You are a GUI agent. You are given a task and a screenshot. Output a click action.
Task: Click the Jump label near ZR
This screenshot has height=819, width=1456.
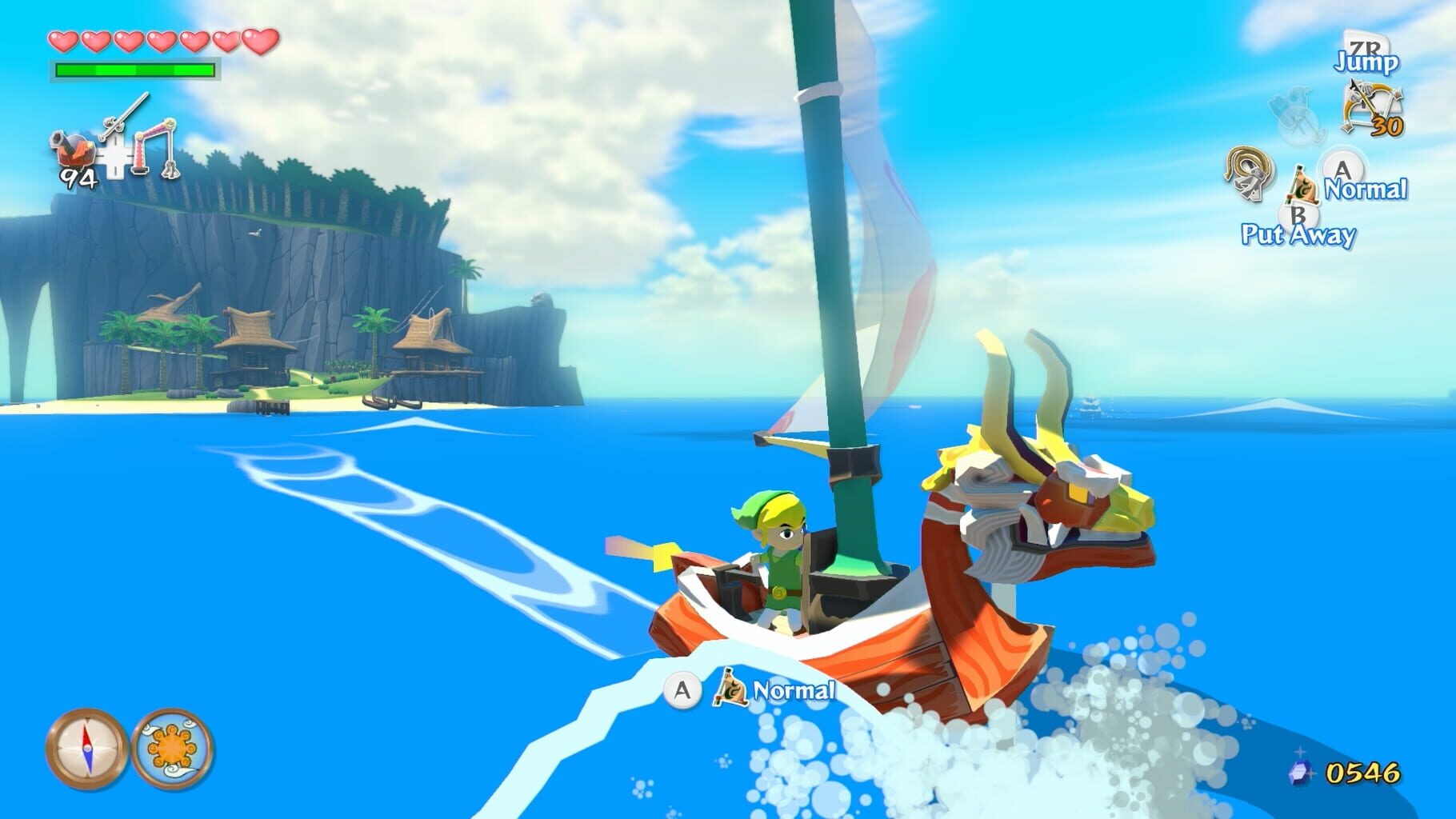click(x=1366, y=62)
